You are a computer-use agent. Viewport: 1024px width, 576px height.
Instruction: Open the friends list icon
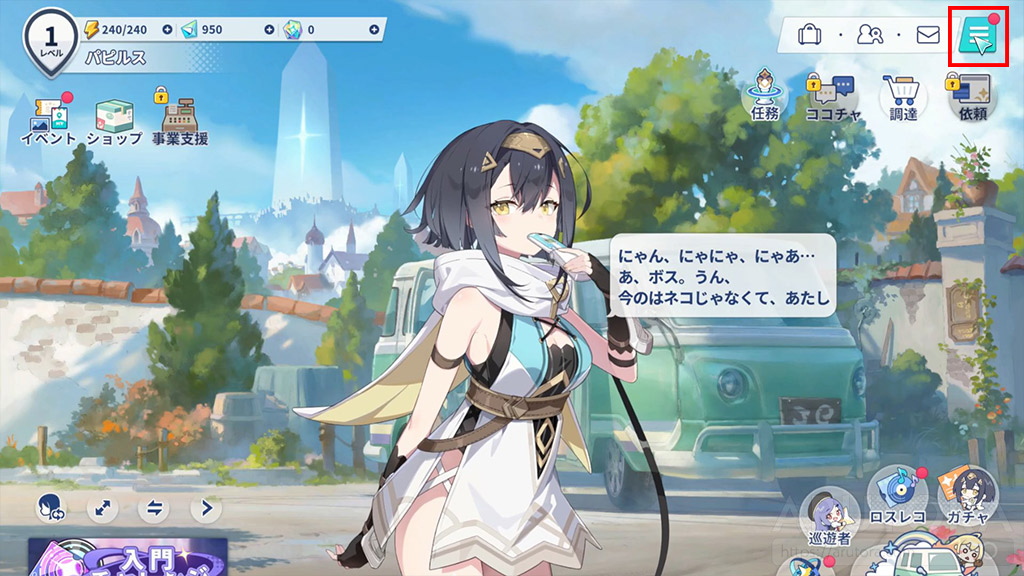pyautogui.click(x=869, y=36)
